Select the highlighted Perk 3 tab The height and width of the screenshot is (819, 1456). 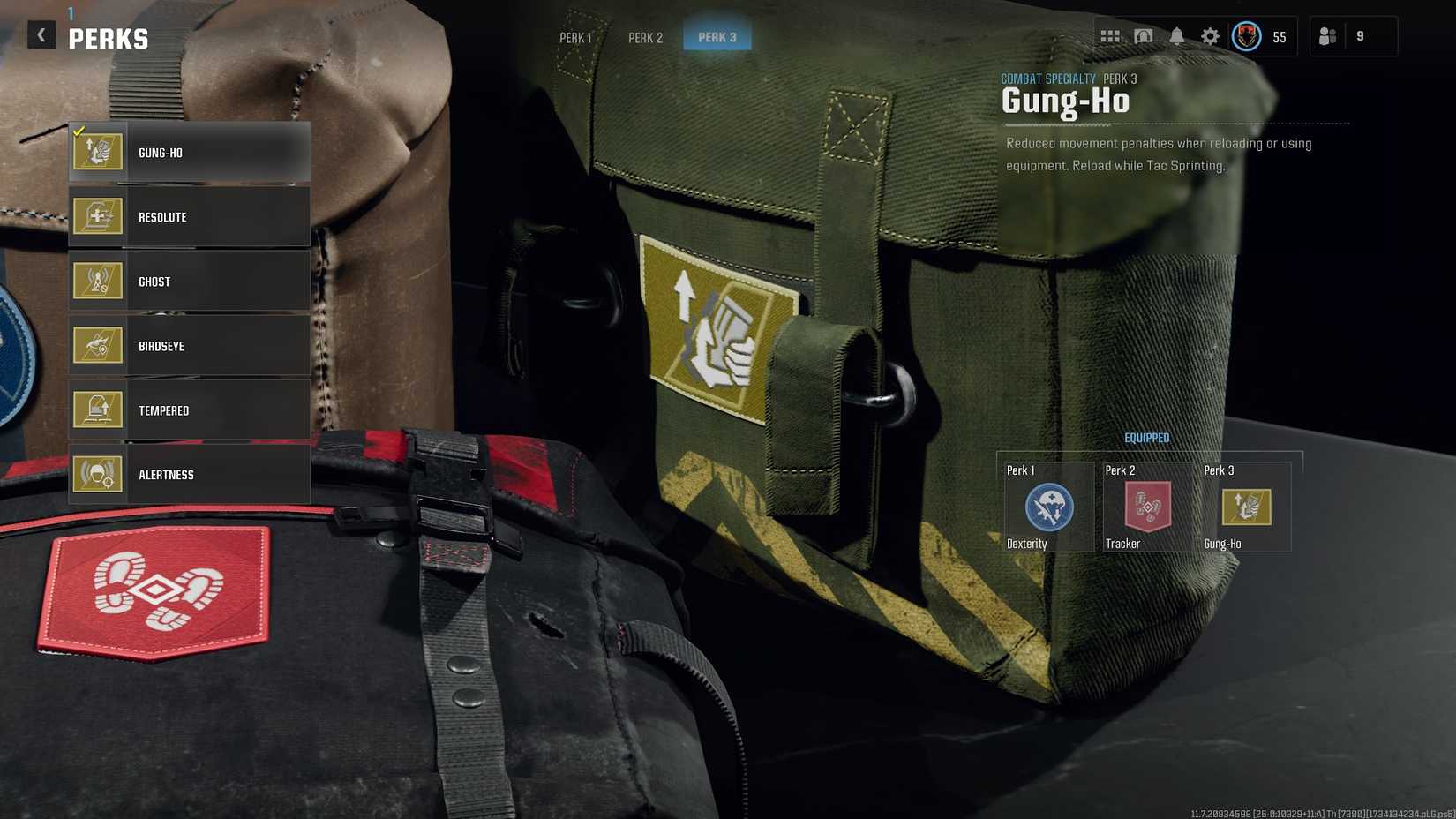point(717,37)
